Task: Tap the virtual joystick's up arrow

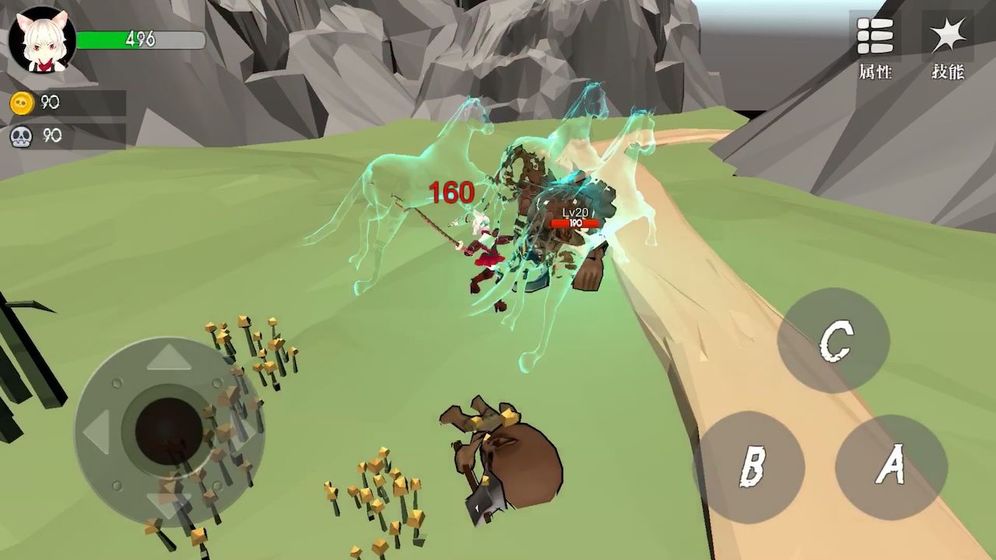Action: click(x=169, y=356)
